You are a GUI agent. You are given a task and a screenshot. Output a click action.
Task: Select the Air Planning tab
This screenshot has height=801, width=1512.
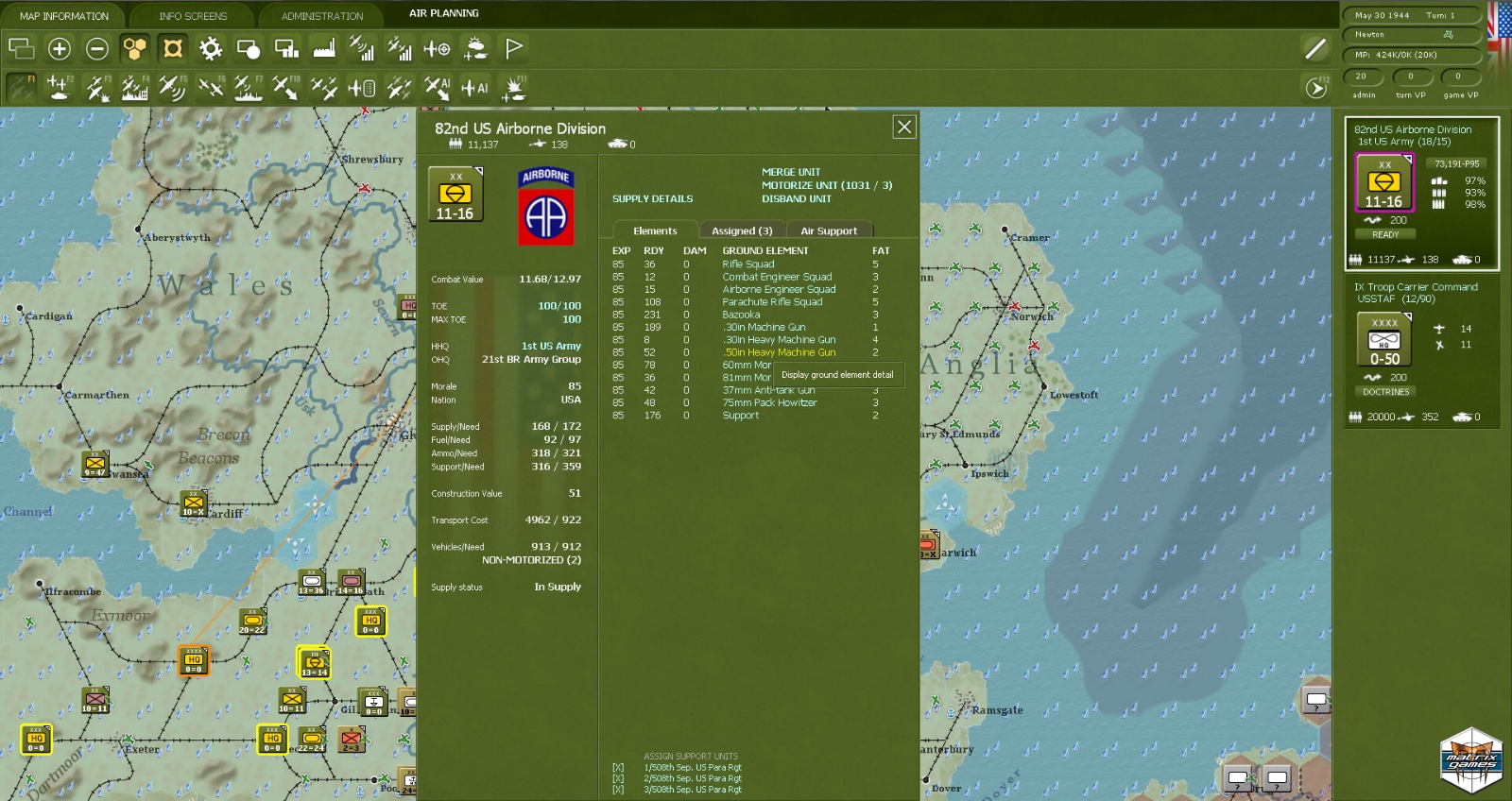(443, 13)
